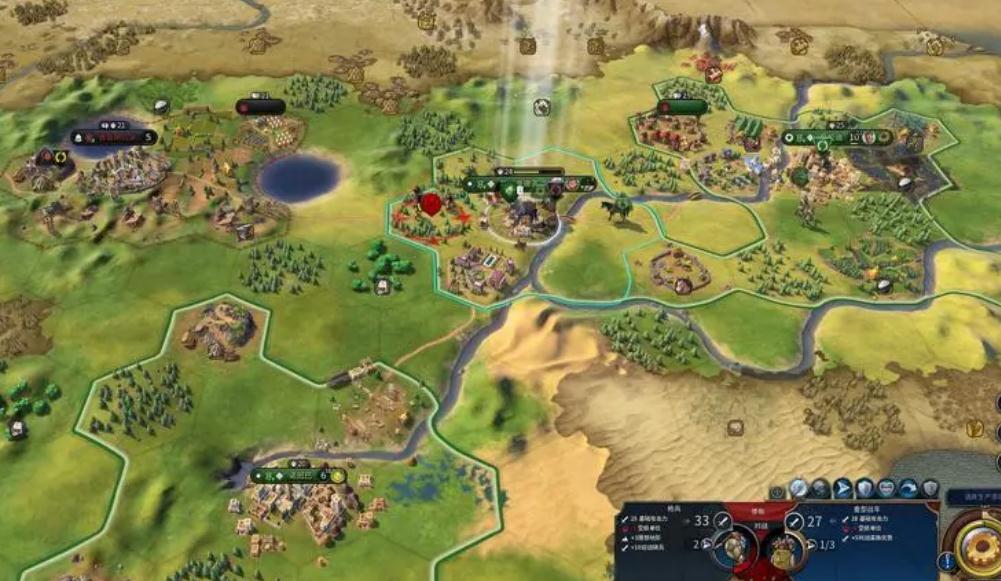Click the dark red district banner by the lake
The height and width of the screenshot is (581, 1001).
(260, 106)
